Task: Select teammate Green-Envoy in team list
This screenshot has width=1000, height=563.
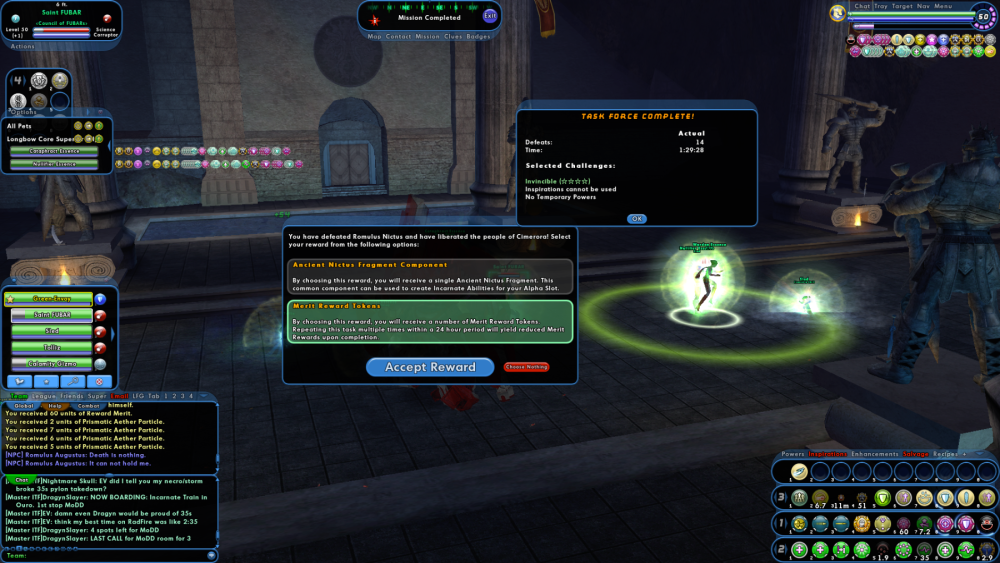Action: 51,299
